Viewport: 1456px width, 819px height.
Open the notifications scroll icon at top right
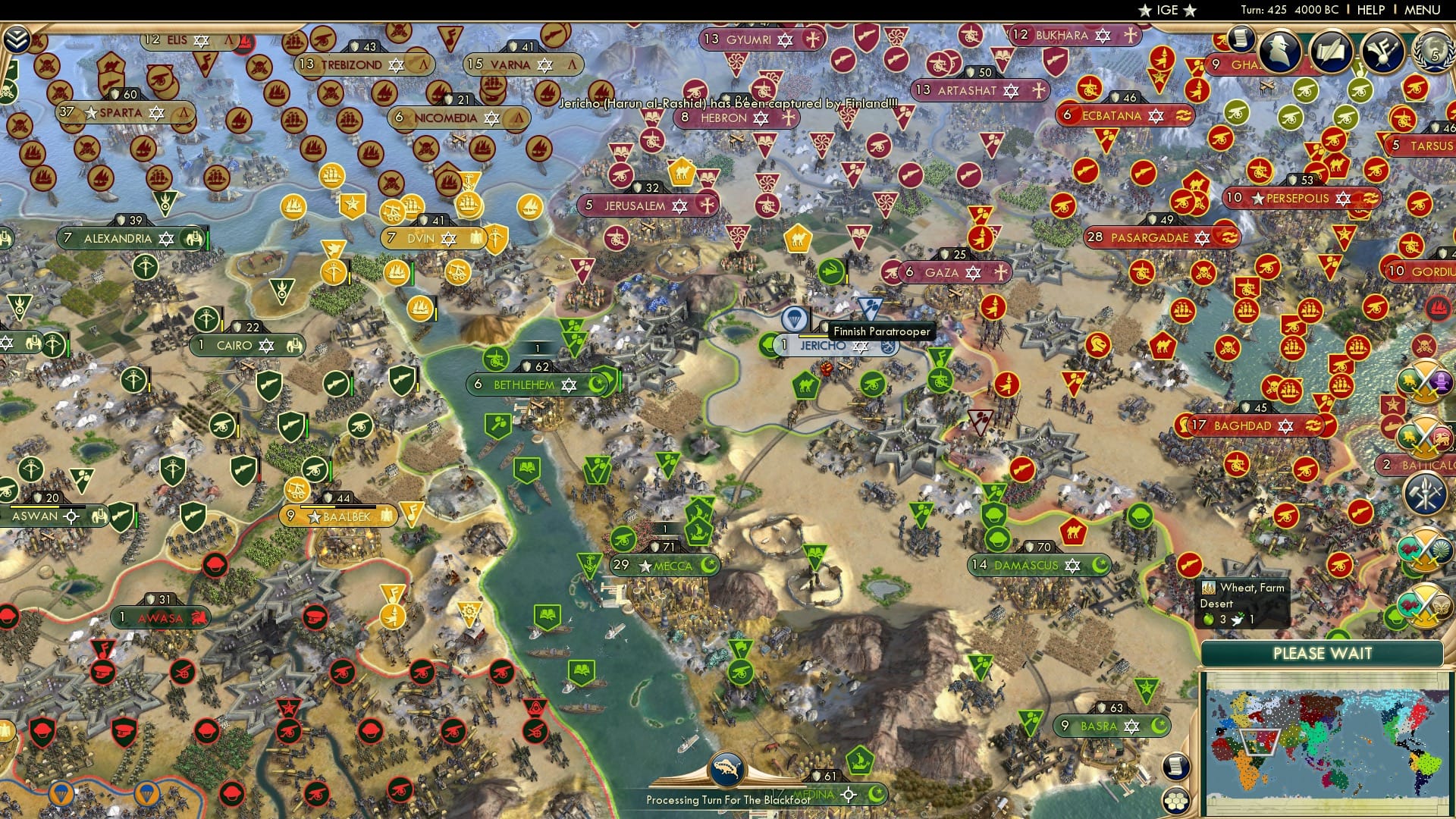1241,38
